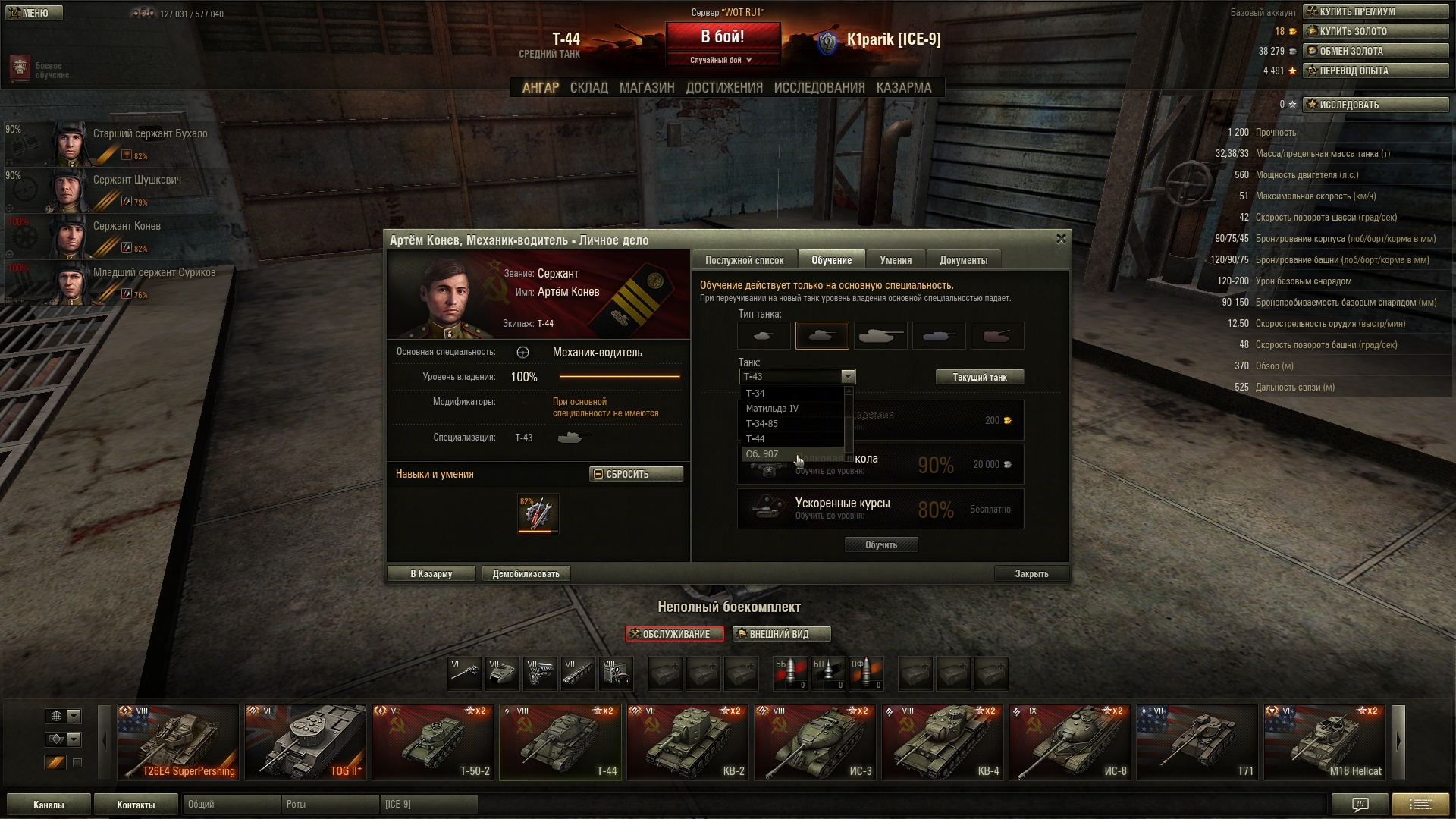This screenshot has width=1456, height=819.
Task: Choose Об. 907 from the tank dropdown
Action: tap(762, 454)
